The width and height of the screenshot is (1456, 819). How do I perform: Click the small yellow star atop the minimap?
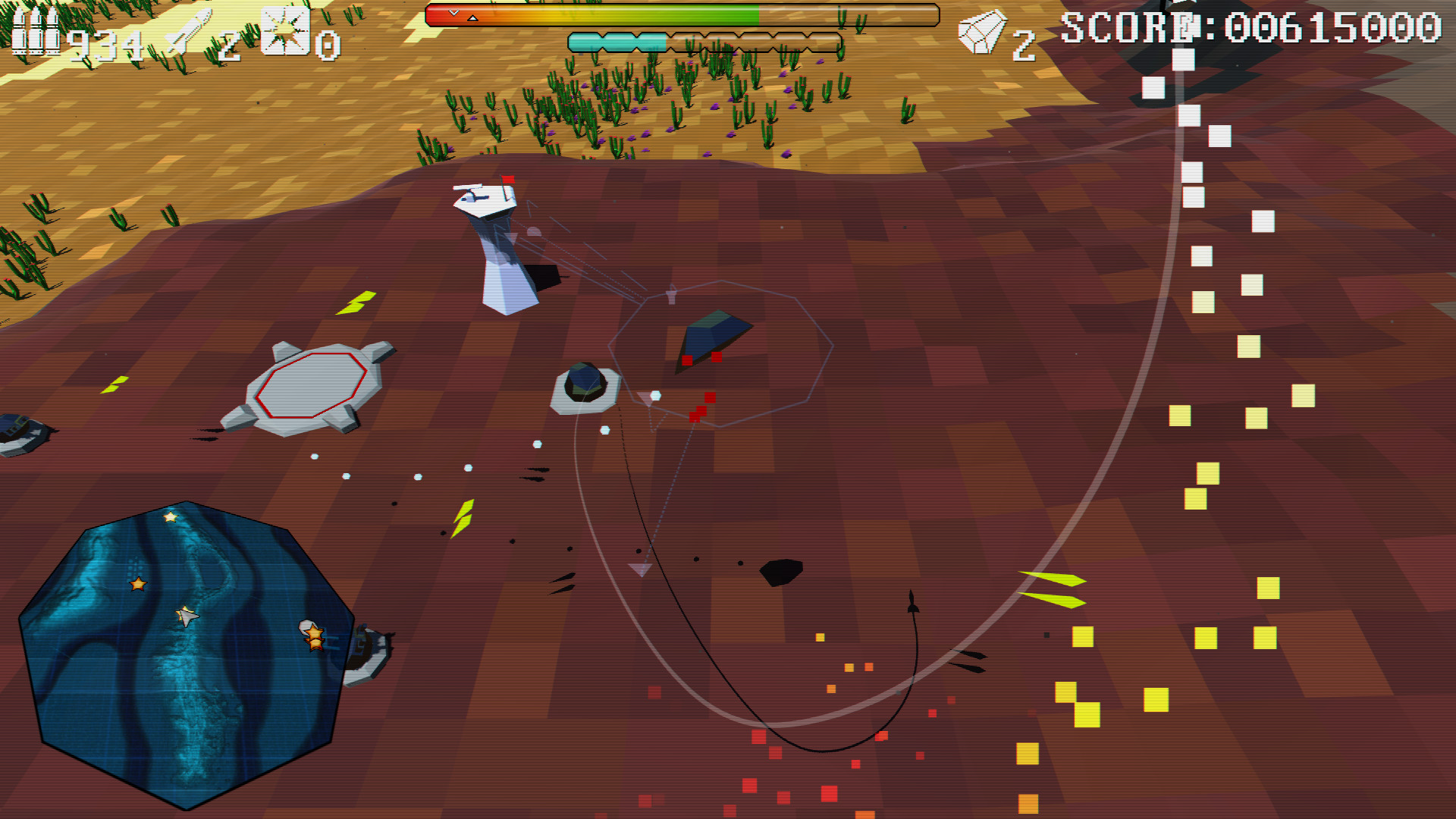[x=169, y=516]
